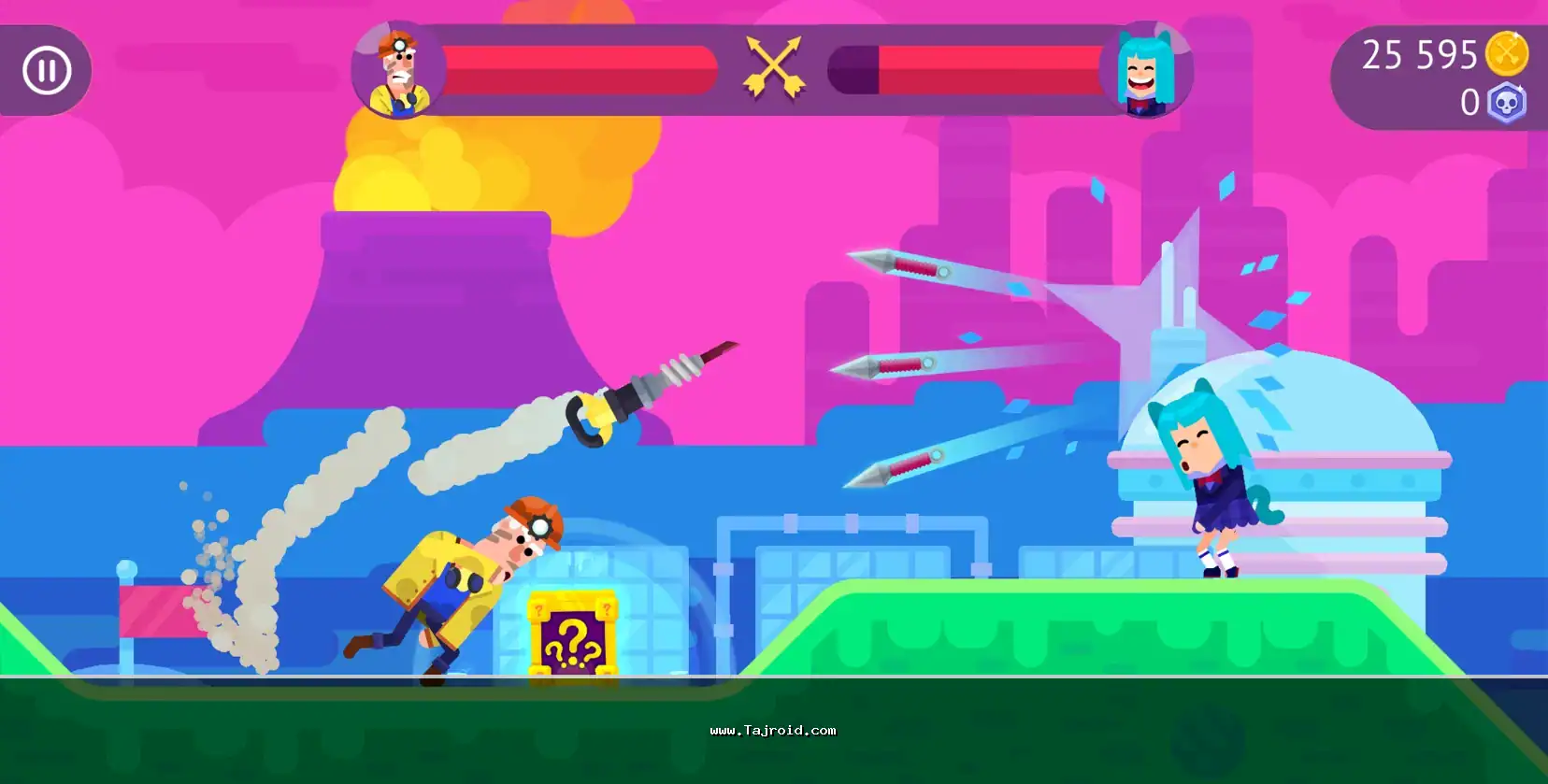Click the blue-haired opponent portrait
Viewport: 1548px width, 784px height.
pos(1145,71)
